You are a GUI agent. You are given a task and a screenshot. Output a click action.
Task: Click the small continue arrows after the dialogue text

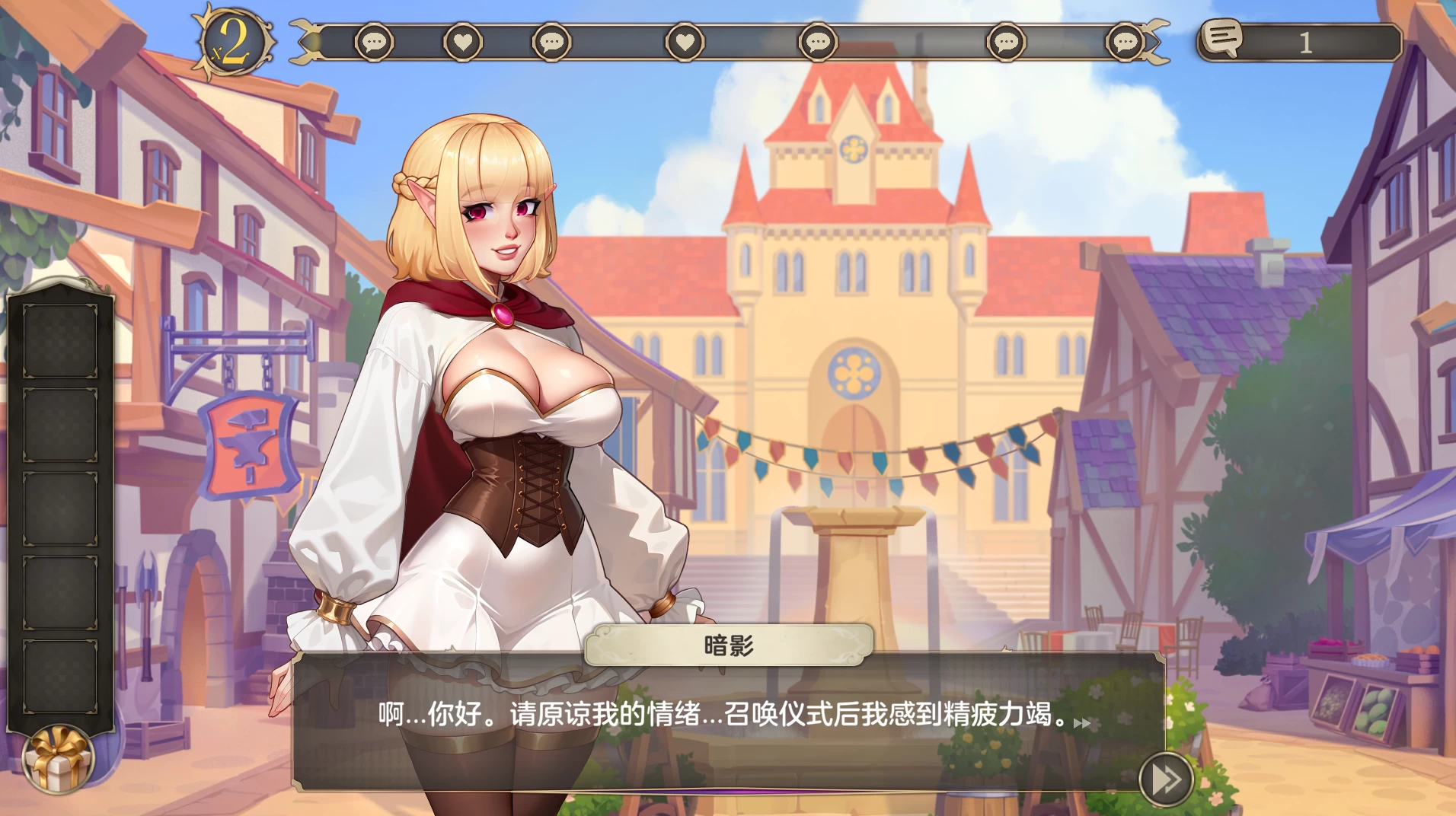(x=1081, y=724)
